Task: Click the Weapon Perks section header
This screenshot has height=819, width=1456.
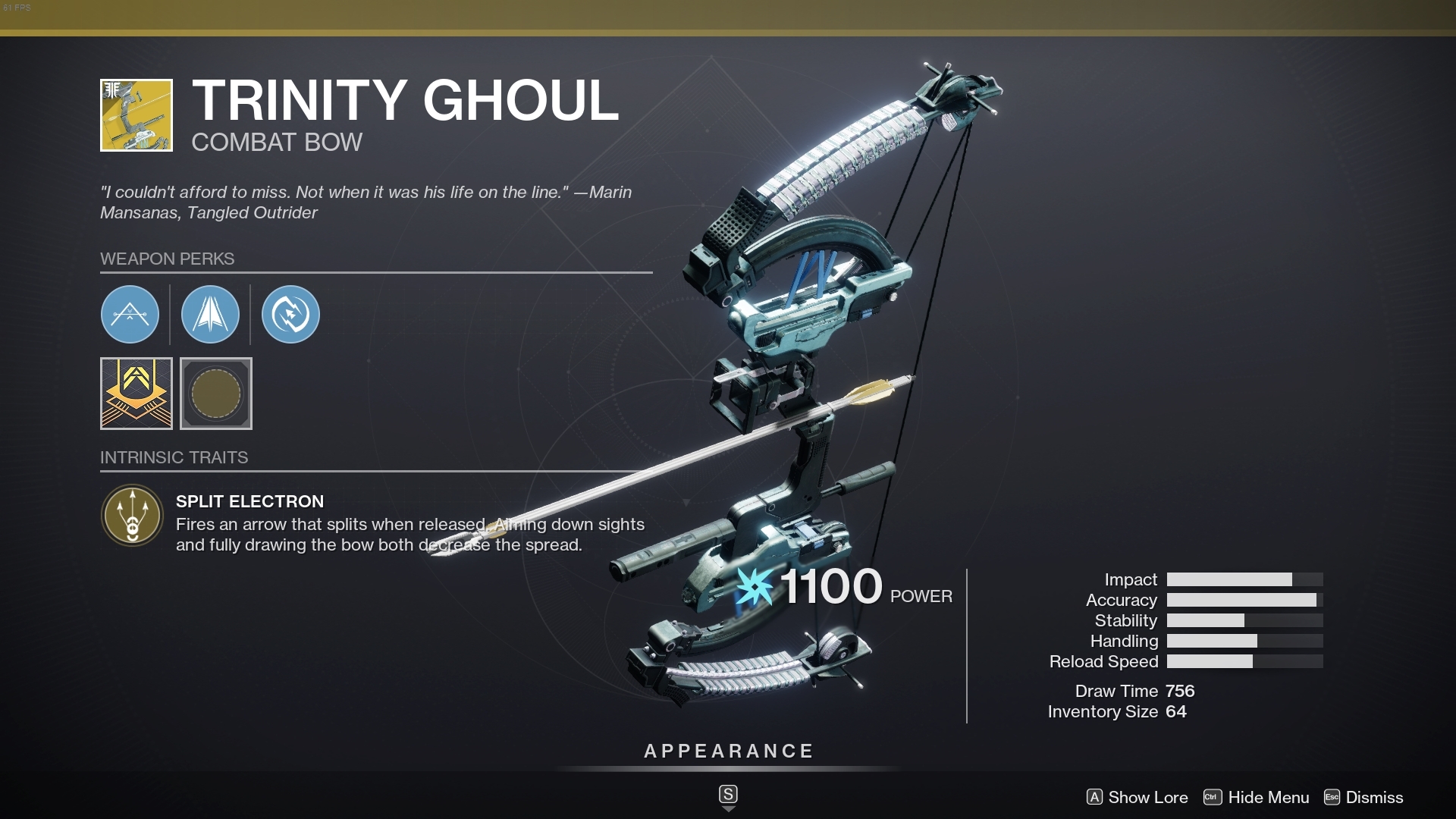Action: click(168, 259)
